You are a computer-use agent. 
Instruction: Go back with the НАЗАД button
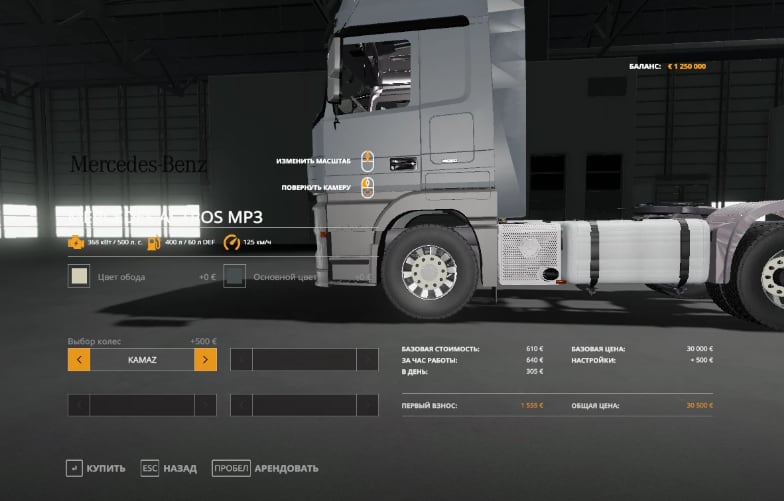(x=168, y=468)
